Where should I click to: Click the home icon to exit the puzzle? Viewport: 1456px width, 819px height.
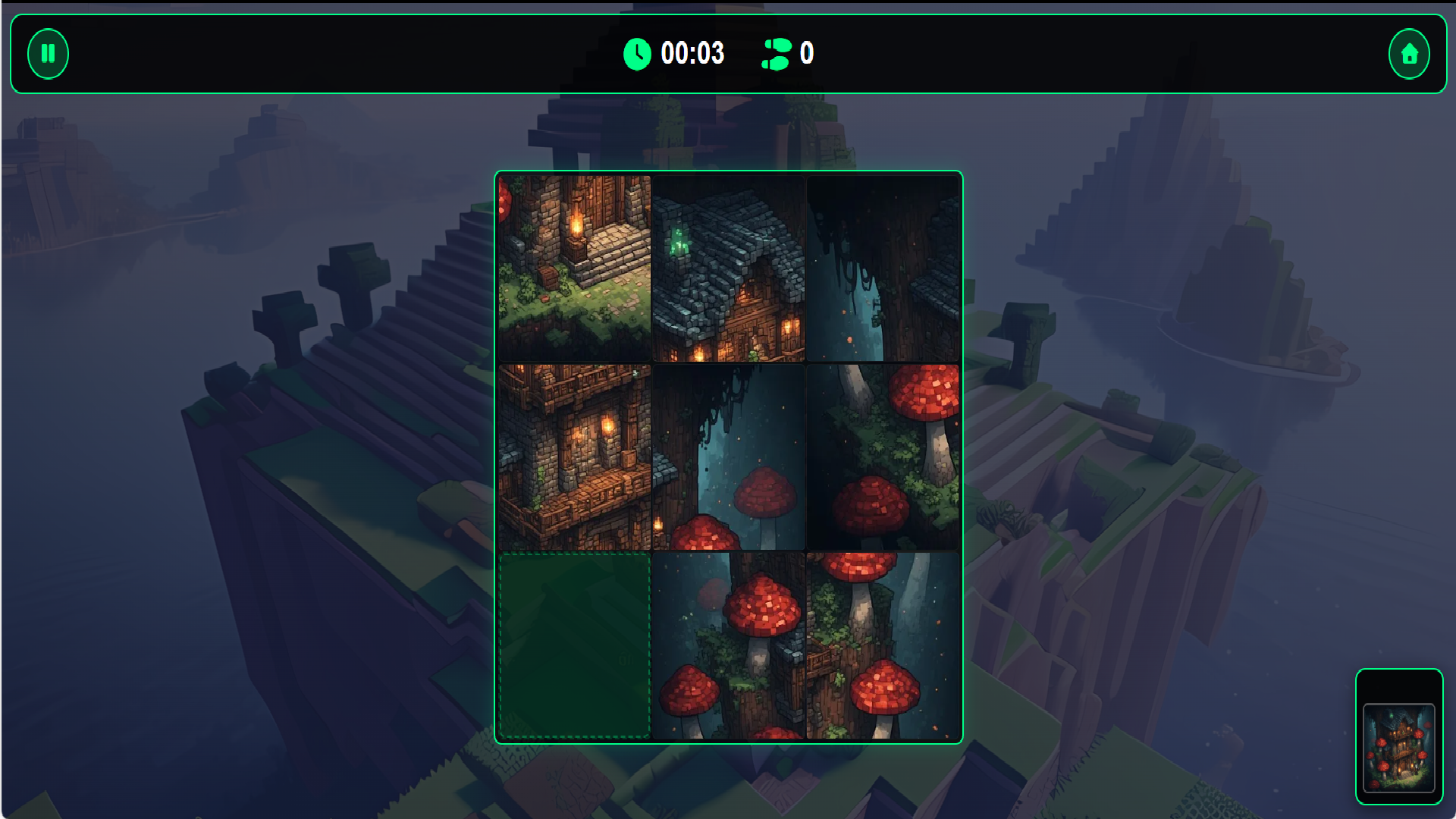(x=1409, y=54)
